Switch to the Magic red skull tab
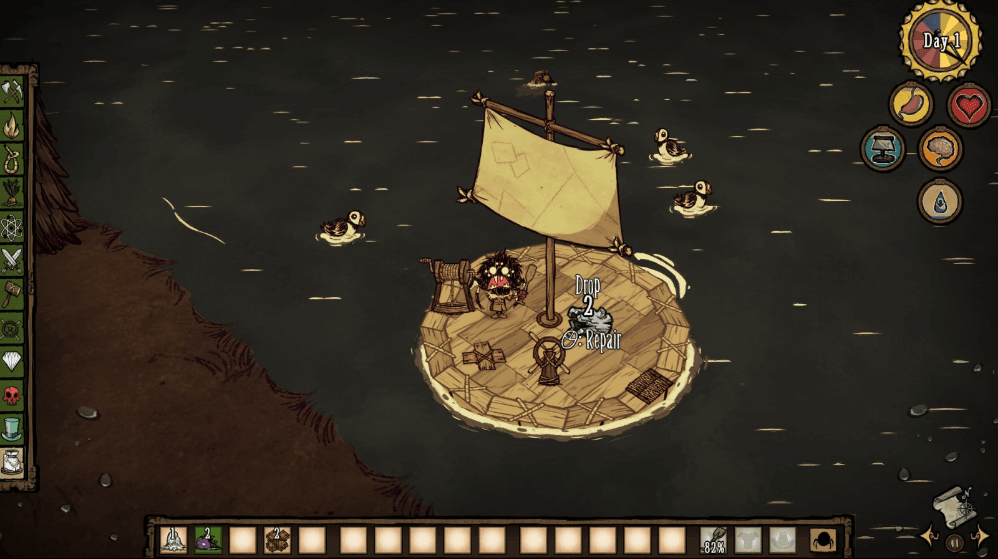 point(12,394)
